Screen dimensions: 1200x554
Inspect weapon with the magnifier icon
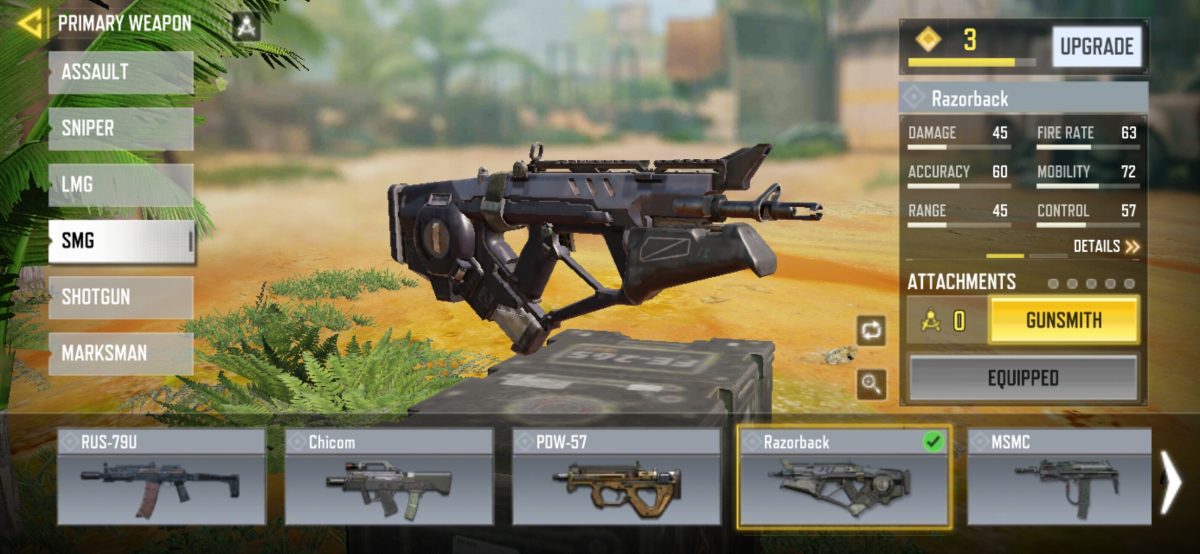(871, 384)
